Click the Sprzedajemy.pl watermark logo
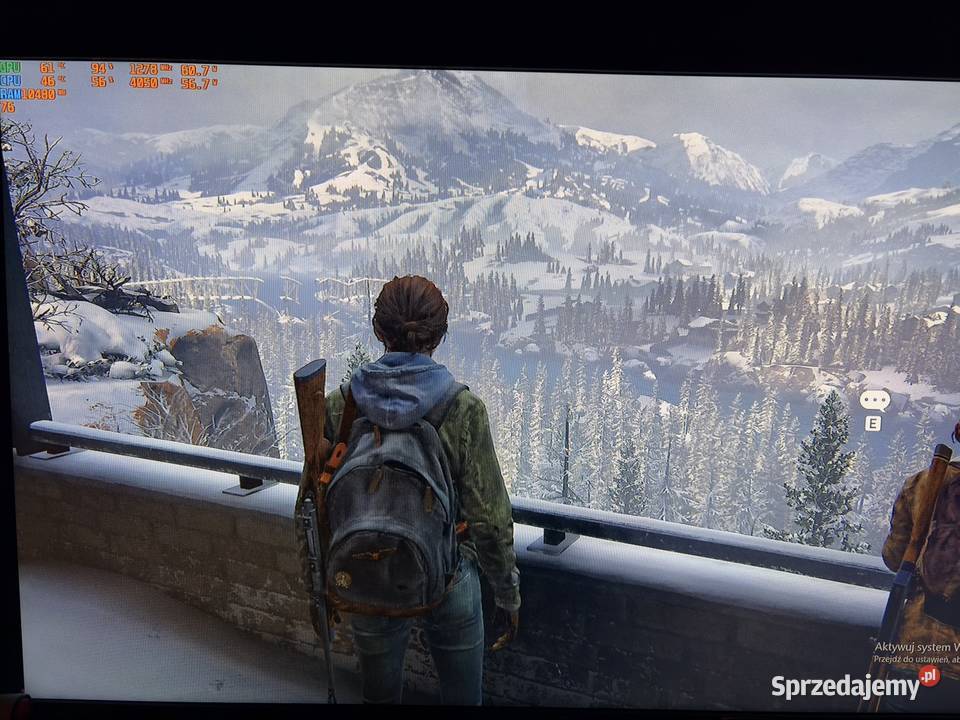960x720 pixels. point(855,685)
